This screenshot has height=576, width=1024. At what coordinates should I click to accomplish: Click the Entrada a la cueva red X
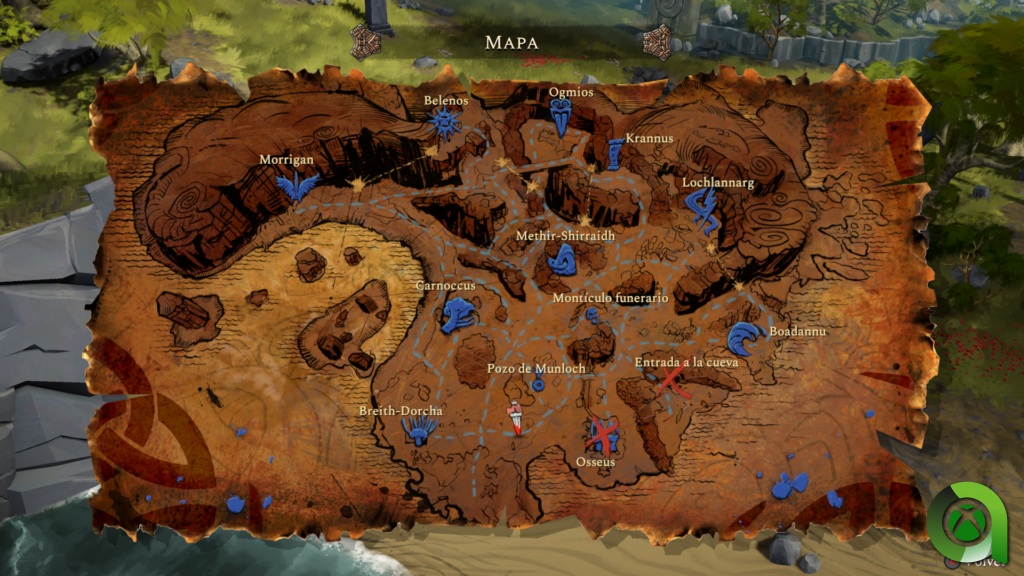tap(672, 381)
